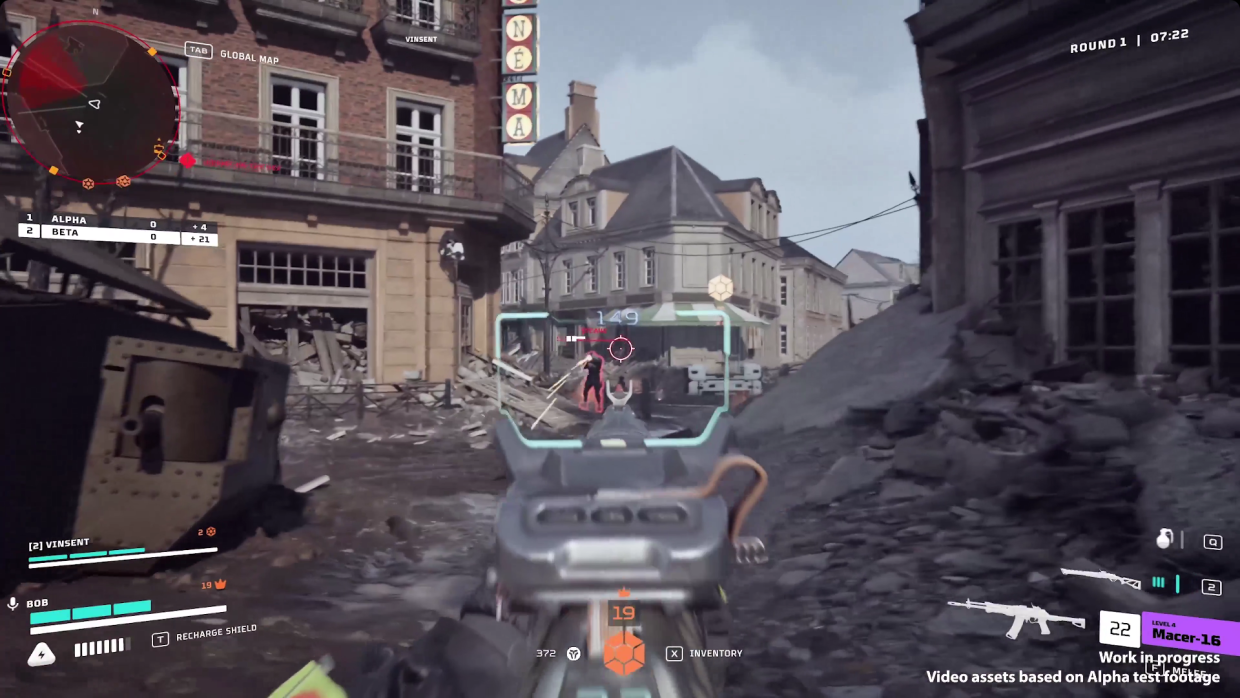The width and height of the screenshot is (1240, 698).
Task: Click the lightning bolt triangle icon
Action: coord(41,655)
